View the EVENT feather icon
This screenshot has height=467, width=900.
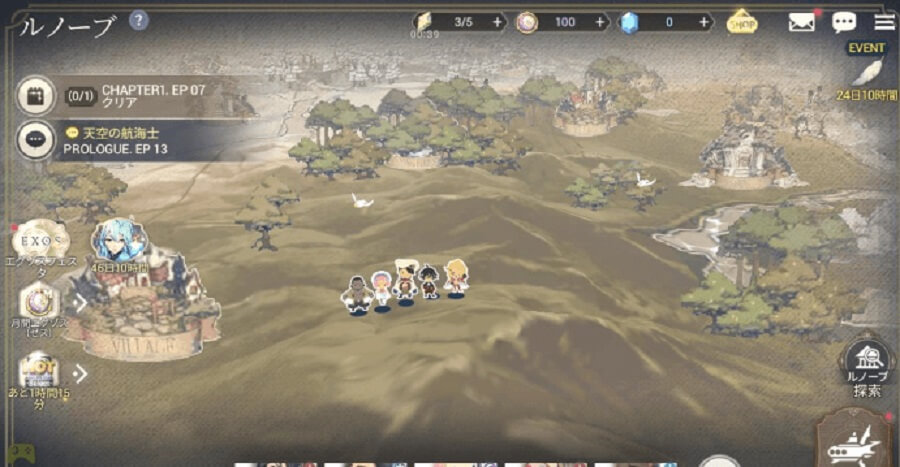866,73
